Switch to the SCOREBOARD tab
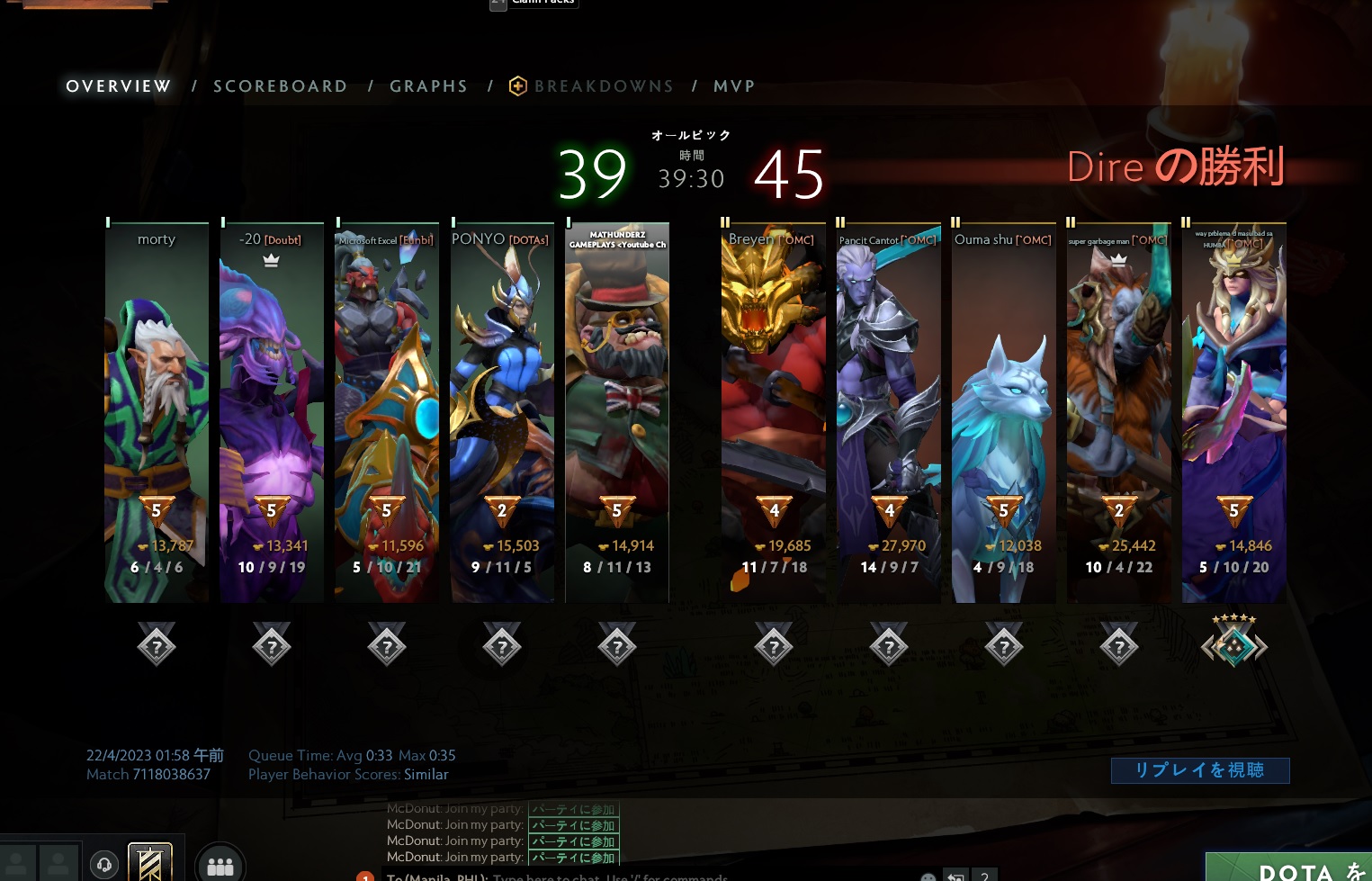 click(x=281, y=85)
